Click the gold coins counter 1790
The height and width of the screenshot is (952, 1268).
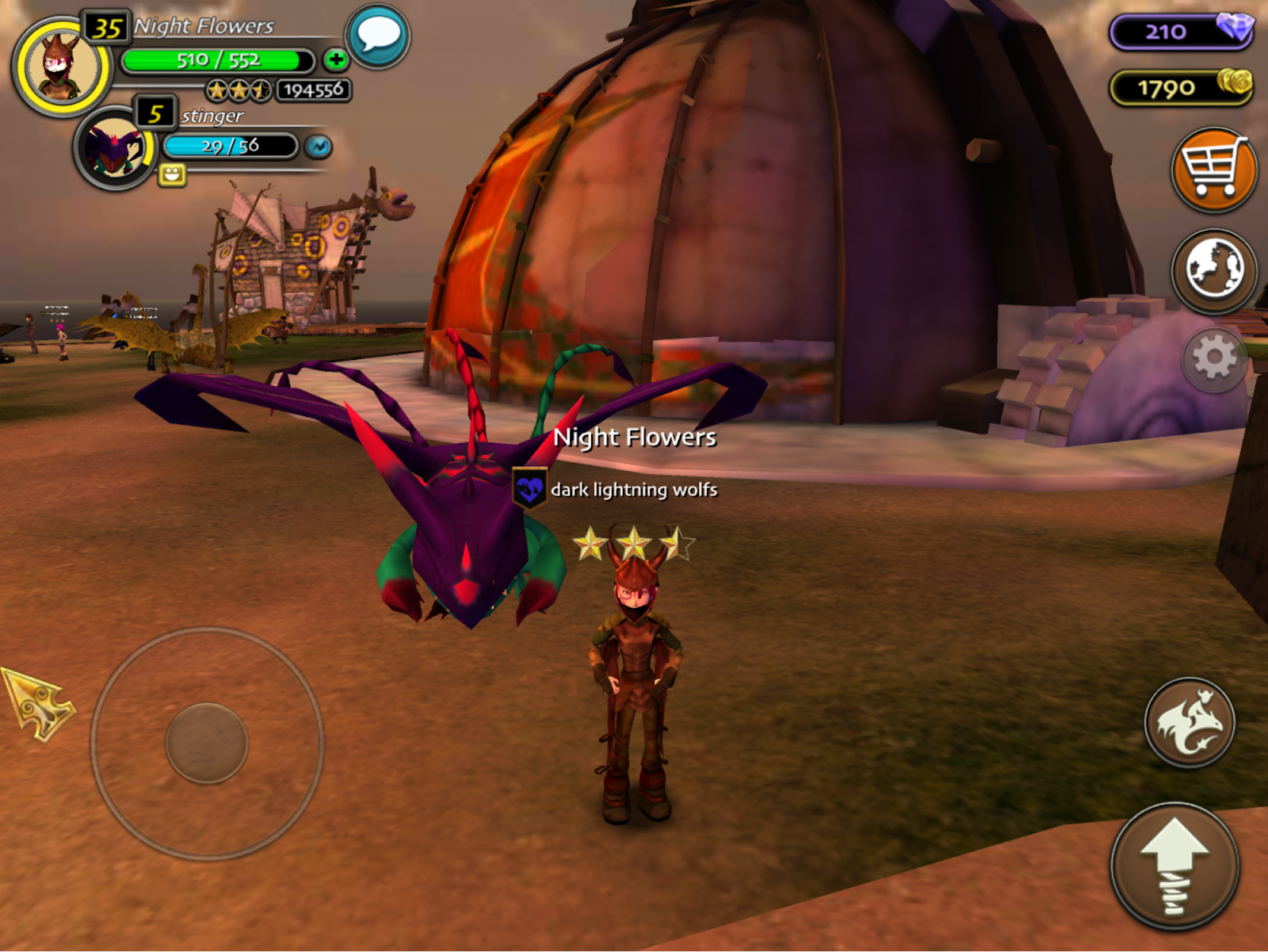1181,87
